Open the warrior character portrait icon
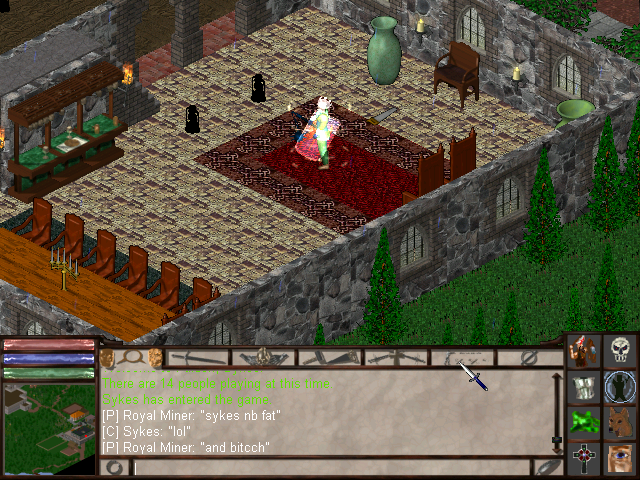Image resolution: width=640 pixels, height=480 pixels. point(585,351)
